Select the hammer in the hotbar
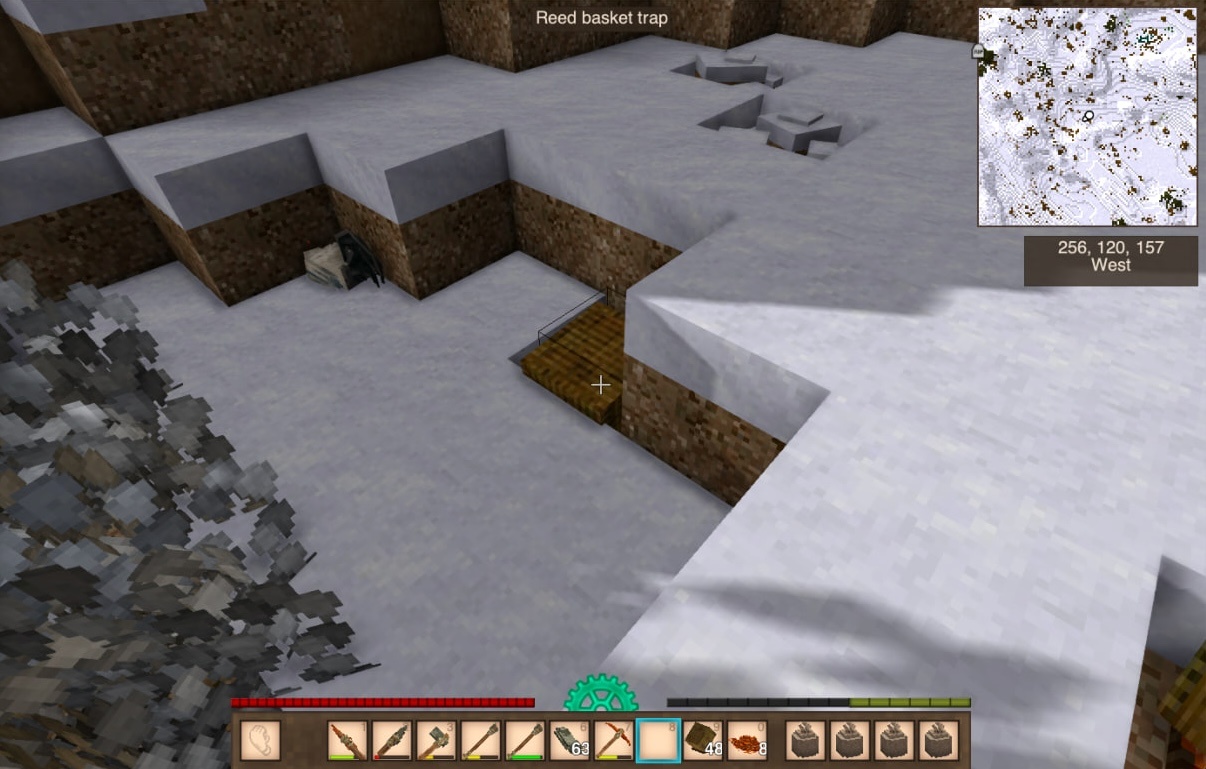The image size is (1206, 769). [x=436, y=741]
